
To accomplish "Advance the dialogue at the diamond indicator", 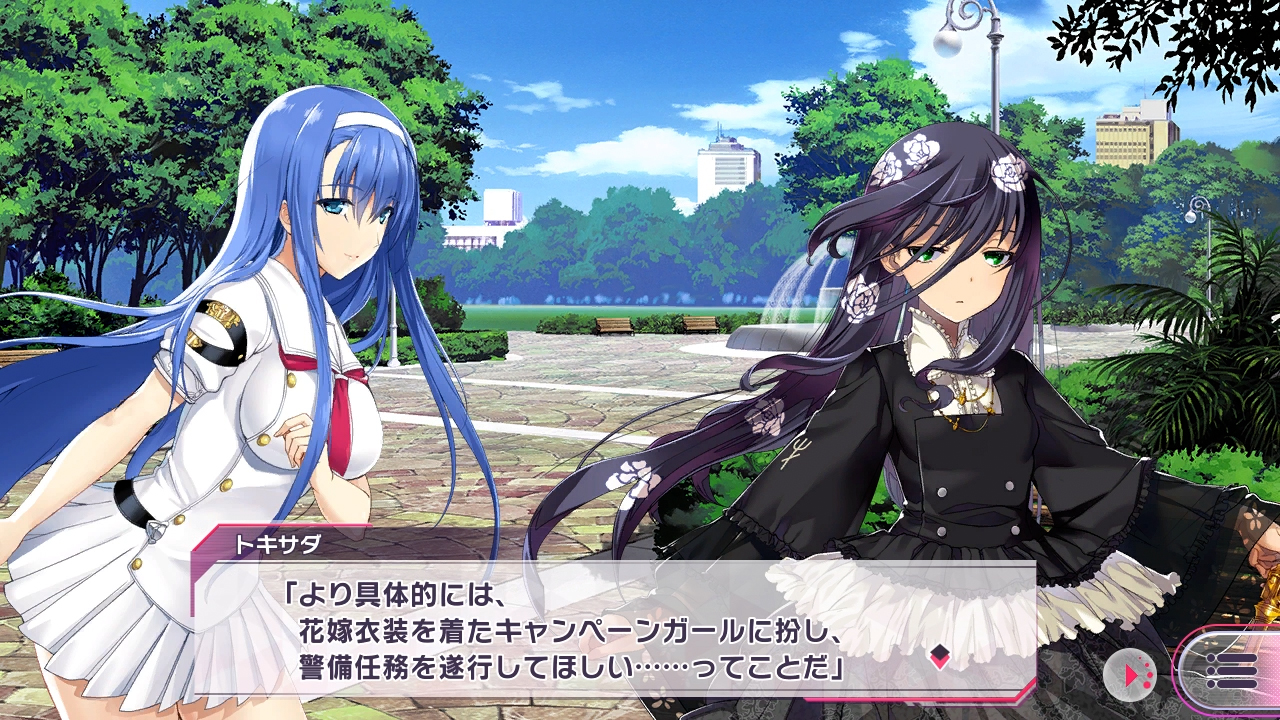I will pos(939,656).
